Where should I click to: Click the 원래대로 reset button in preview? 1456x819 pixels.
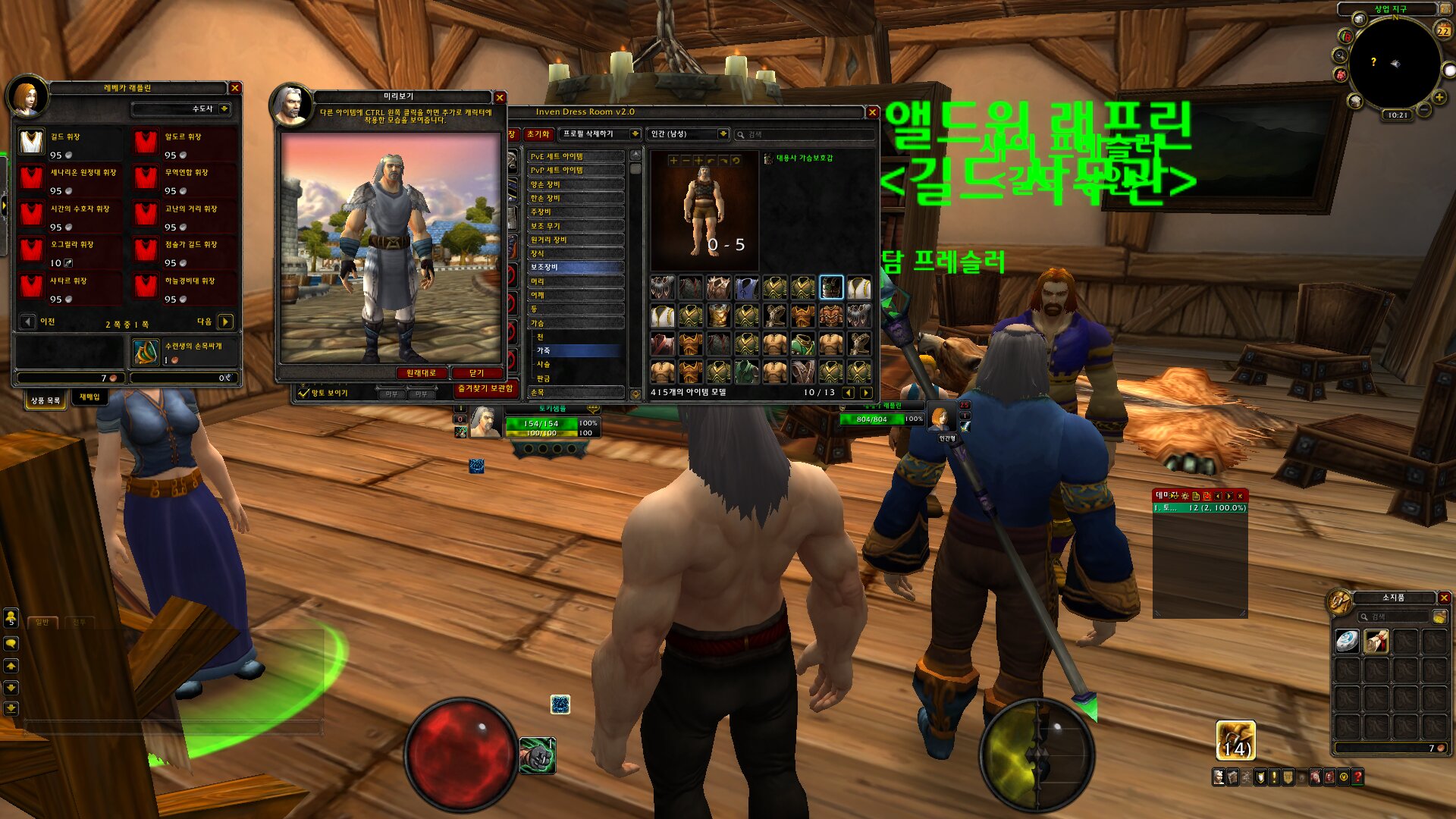coord(421,373)
